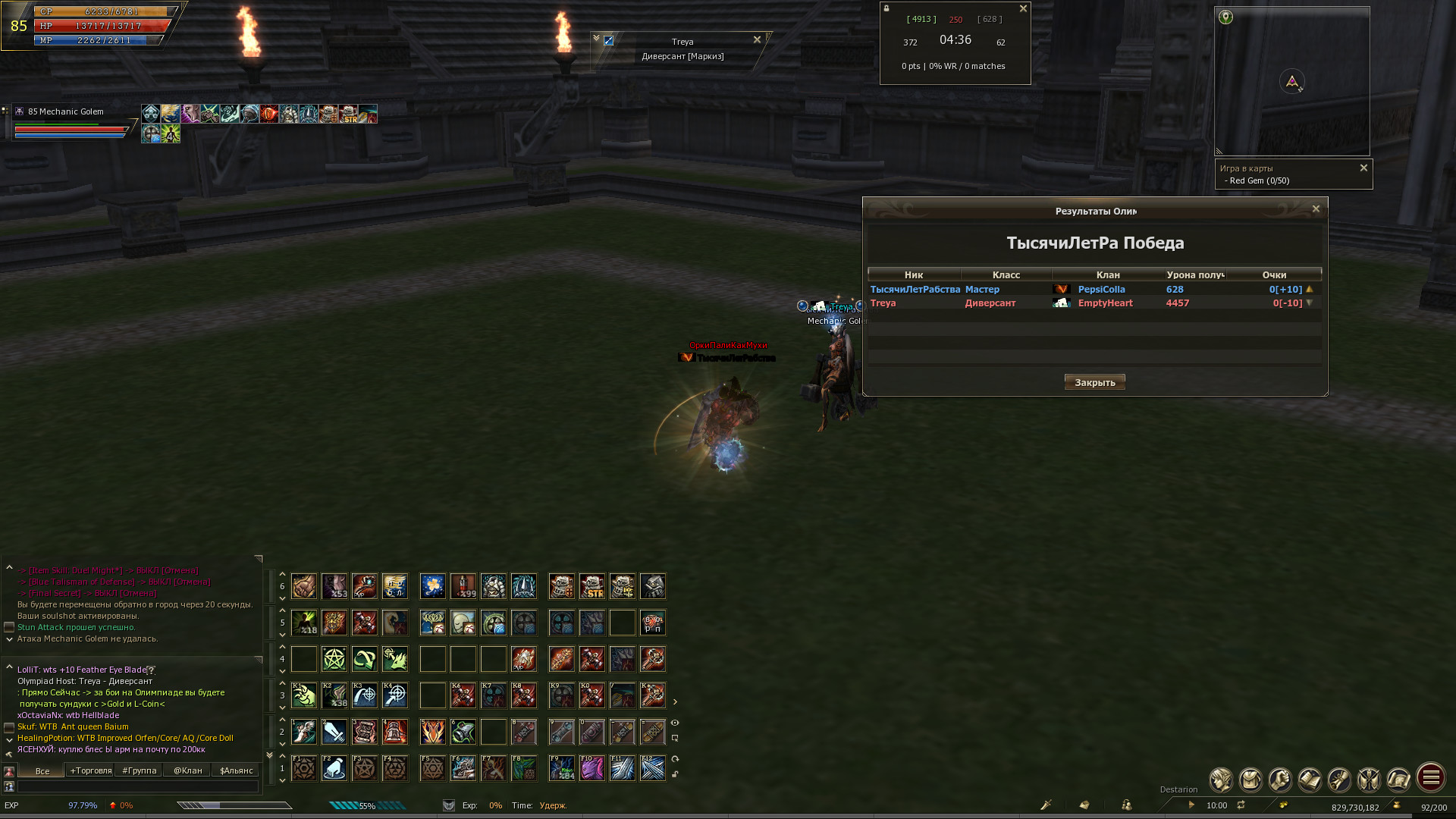
Task: Switch to the +Торговля chat tab
Action: point(91,770)
